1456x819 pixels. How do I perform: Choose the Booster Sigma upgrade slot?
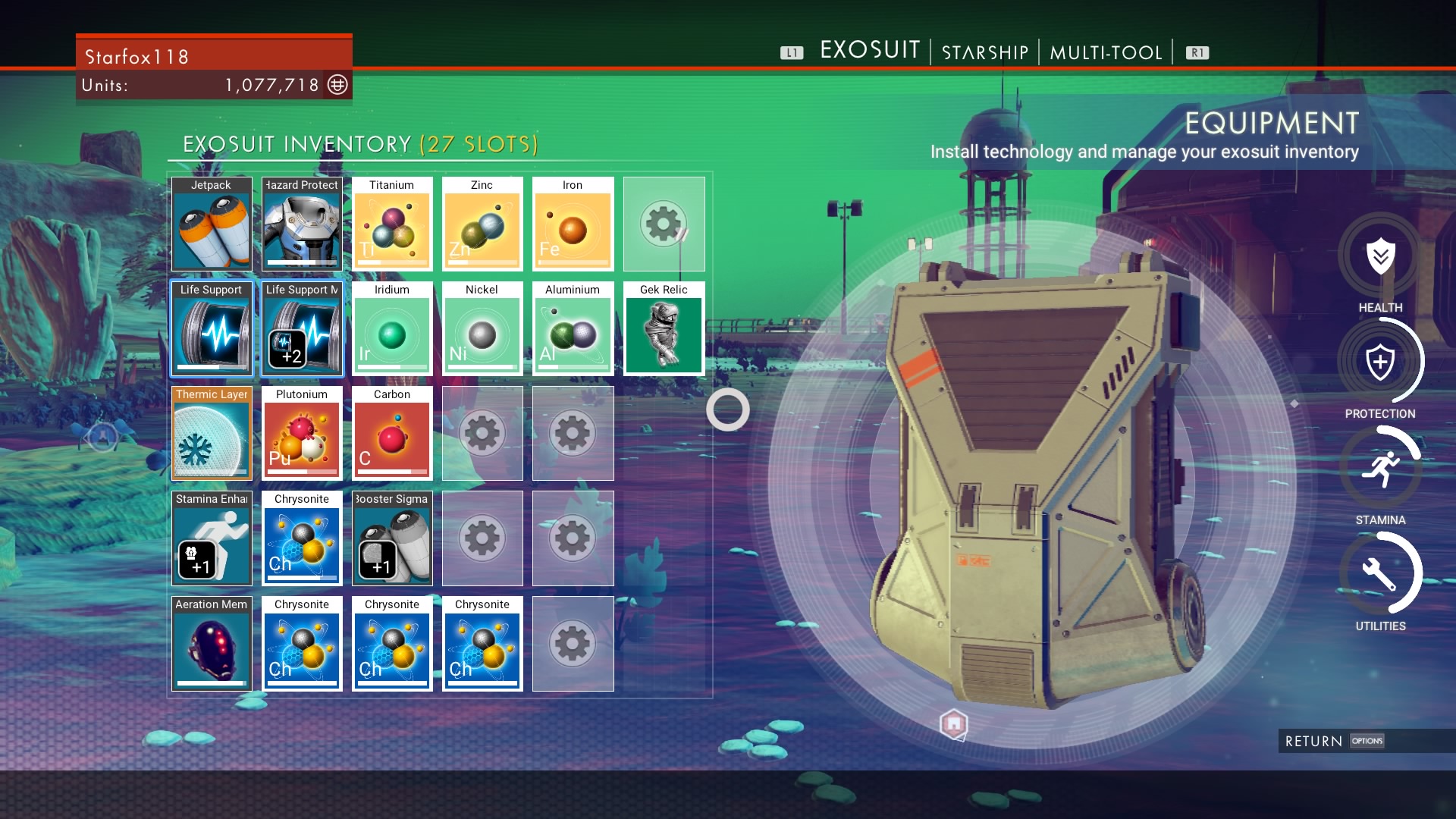tap(392, 538)
